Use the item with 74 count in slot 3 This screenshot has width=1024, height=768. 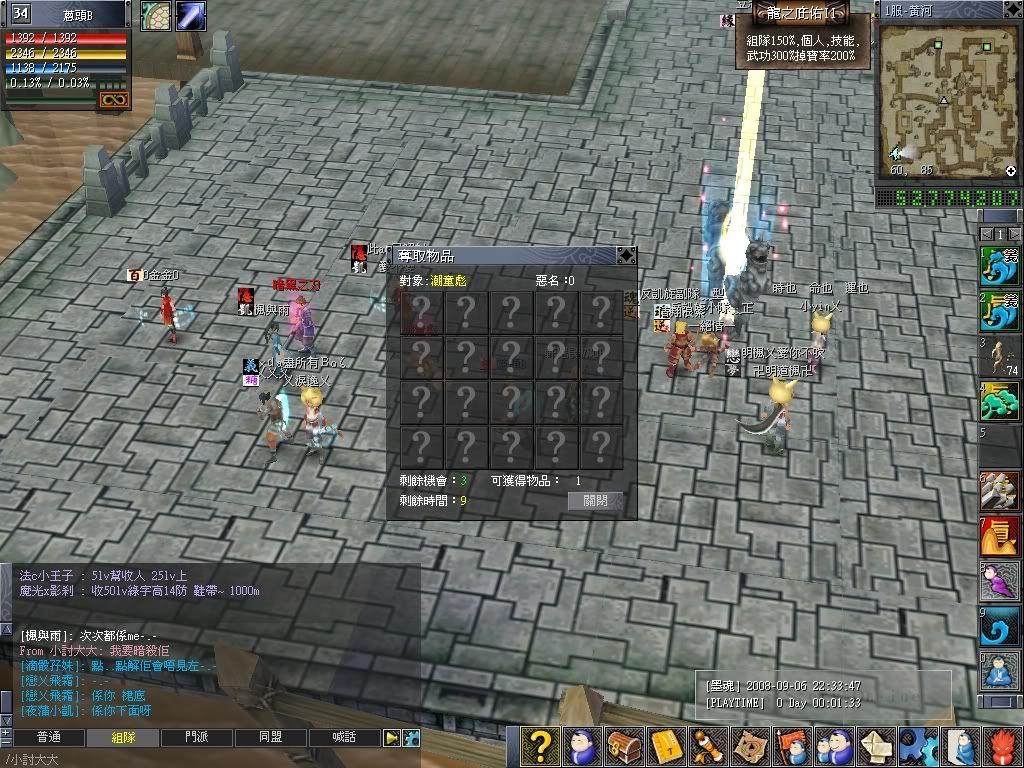[x=1000, y=356]
